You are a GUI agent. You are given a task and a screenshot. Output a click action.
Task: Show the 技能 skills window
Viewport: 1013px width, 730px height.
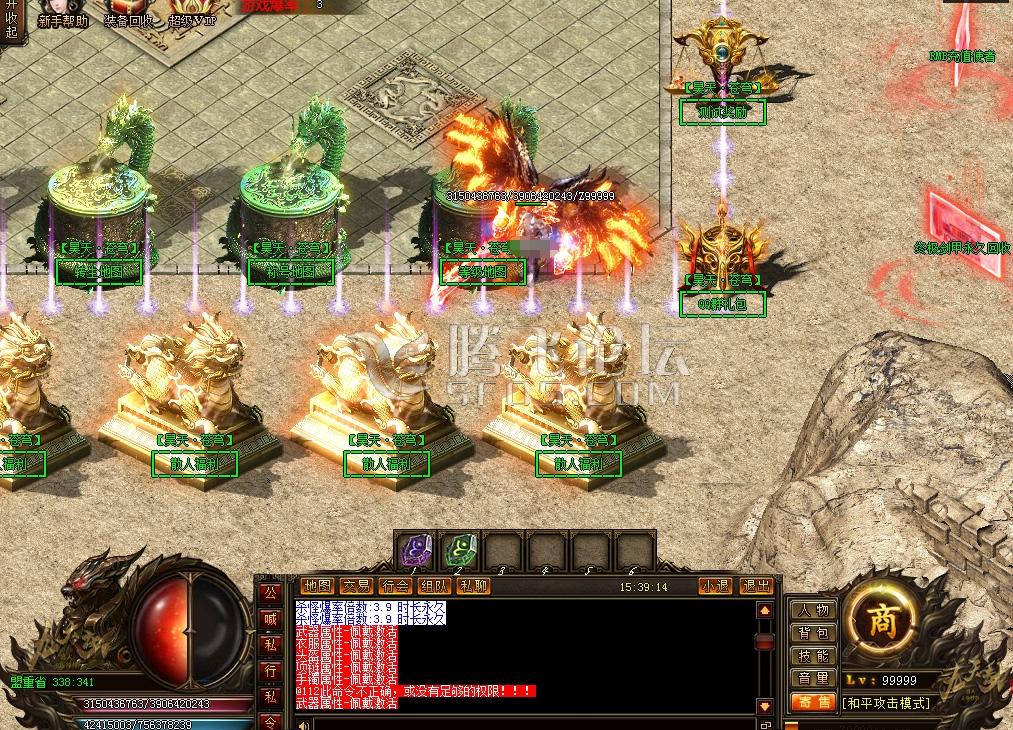pyautogui.click(x=813, y=656)
